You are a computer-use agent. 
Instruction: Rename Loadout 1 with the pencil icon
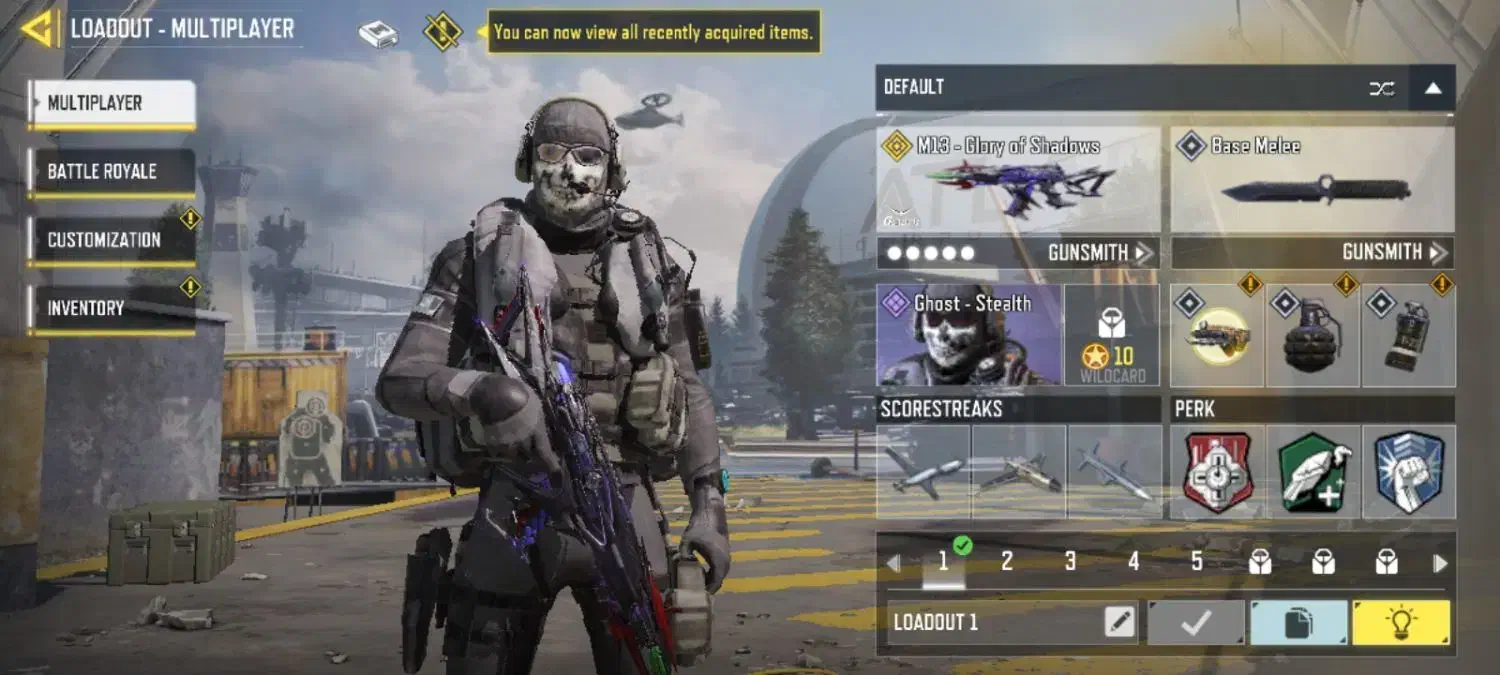pos(1120,623)
